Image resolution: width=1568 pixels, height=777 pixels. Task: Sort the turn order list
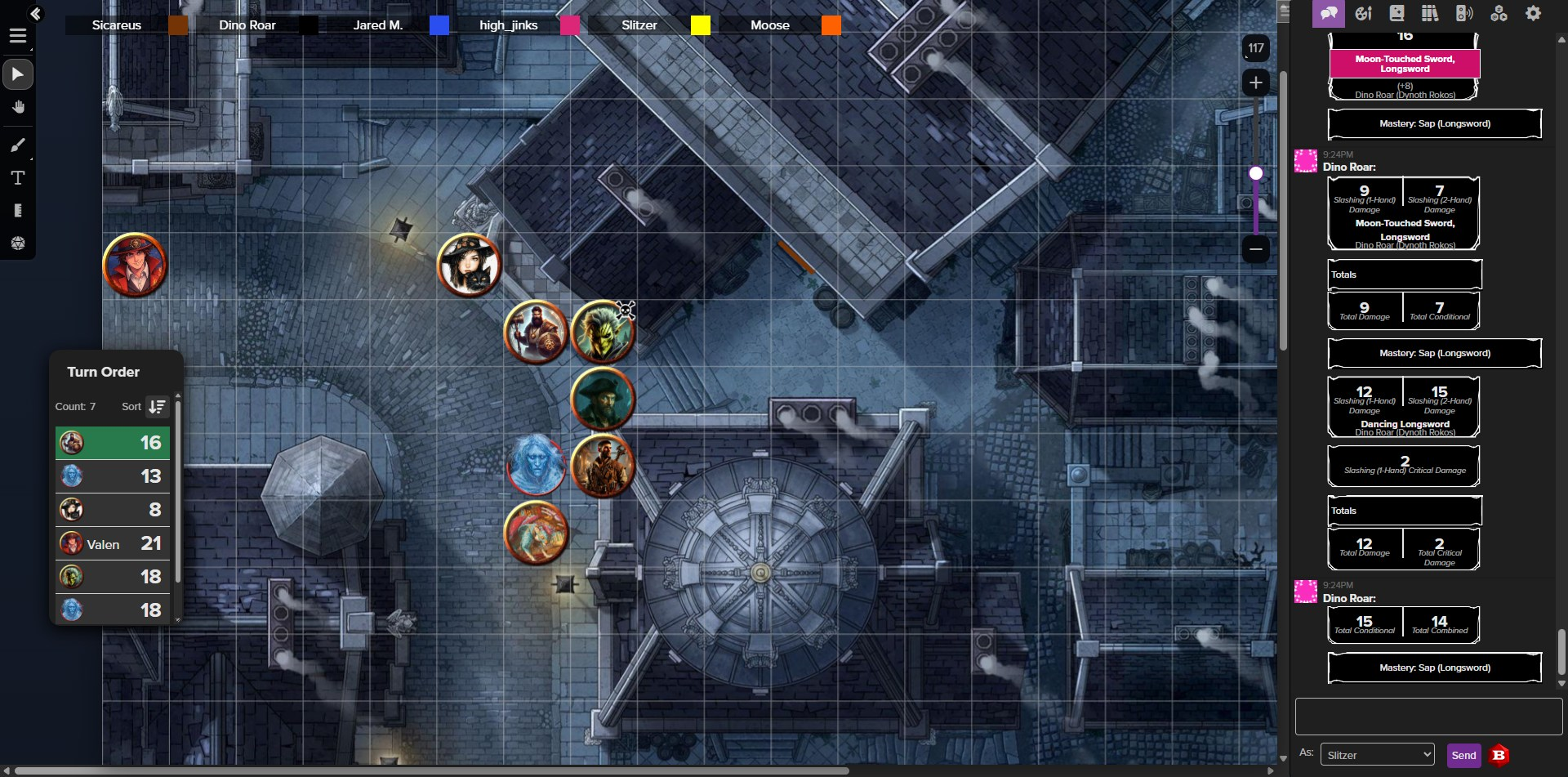(157, 406)
